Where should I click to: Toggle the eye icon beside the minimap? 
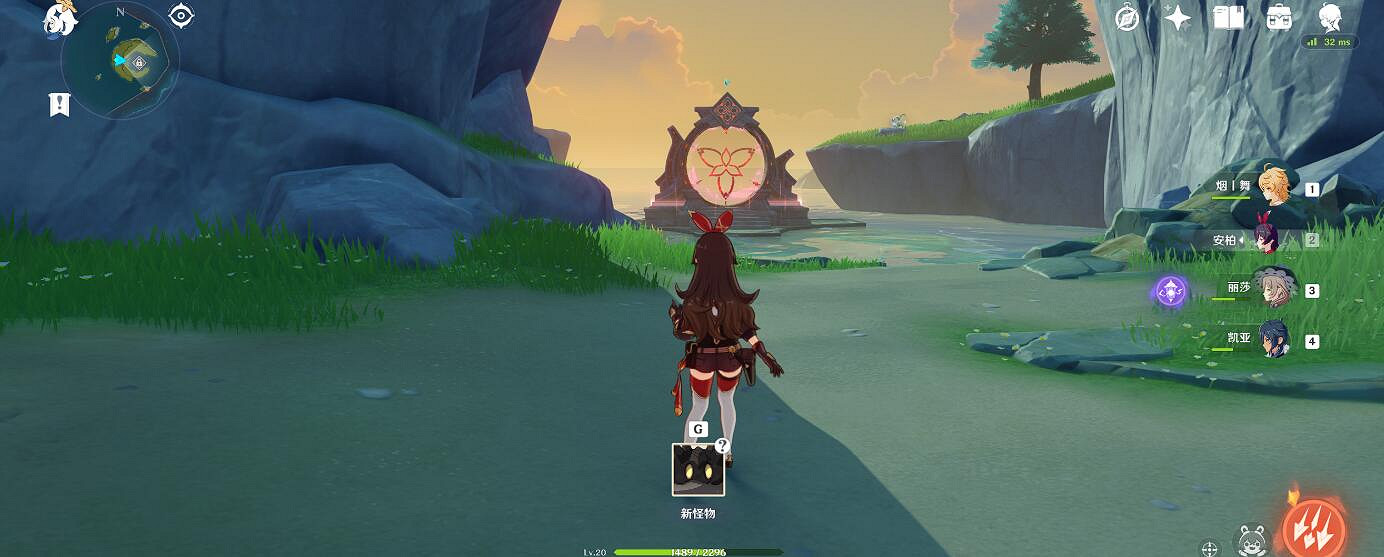[x=181, y=15]
